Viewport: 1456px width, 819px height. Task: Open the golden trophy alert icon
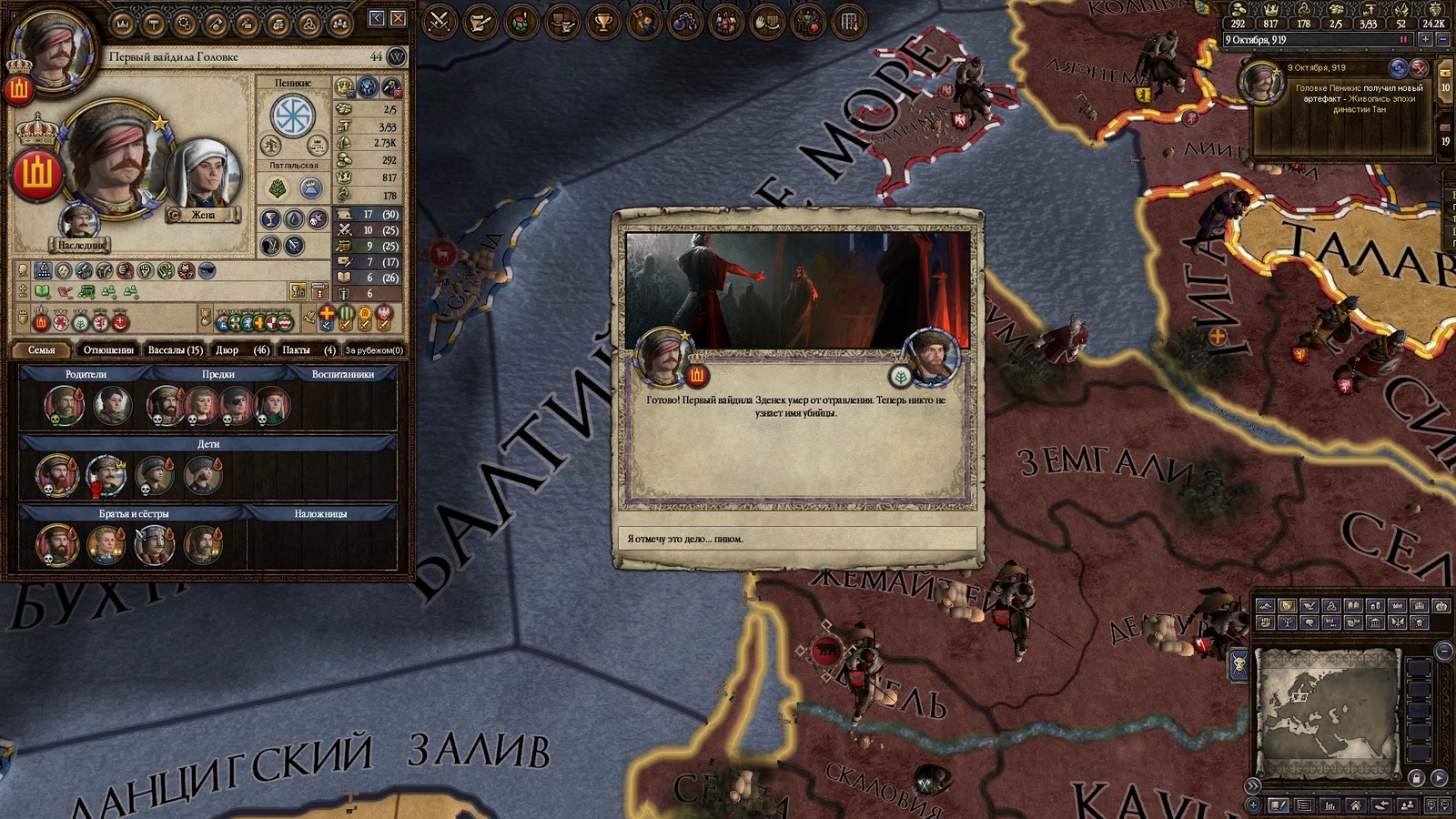point(603,21)
